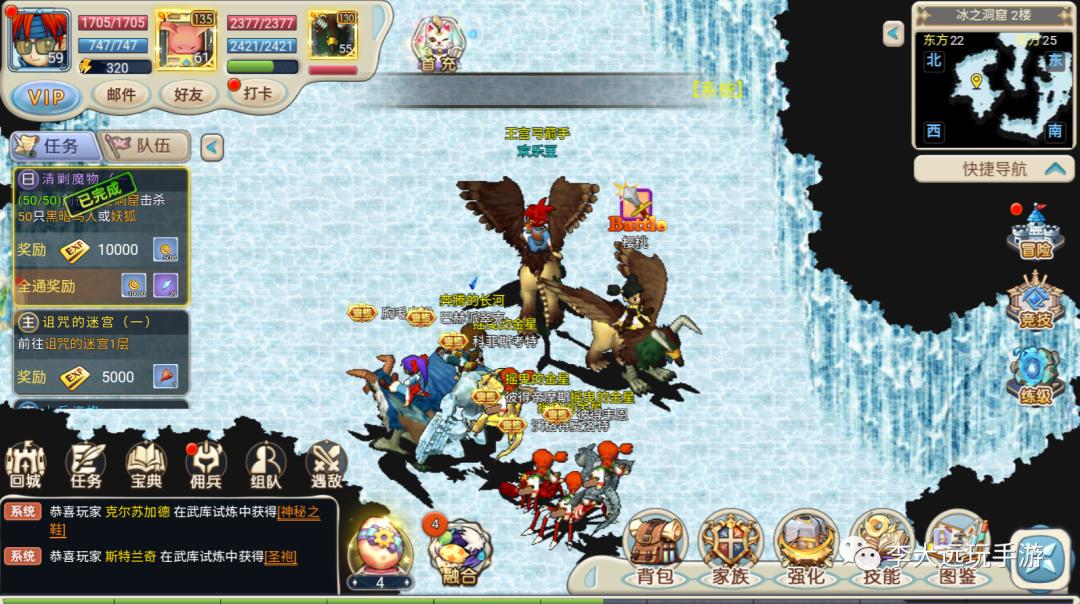This screenshot has height=604, width=1080.
Task: Open the VIP menu
Action: click(x=46, y=97)
